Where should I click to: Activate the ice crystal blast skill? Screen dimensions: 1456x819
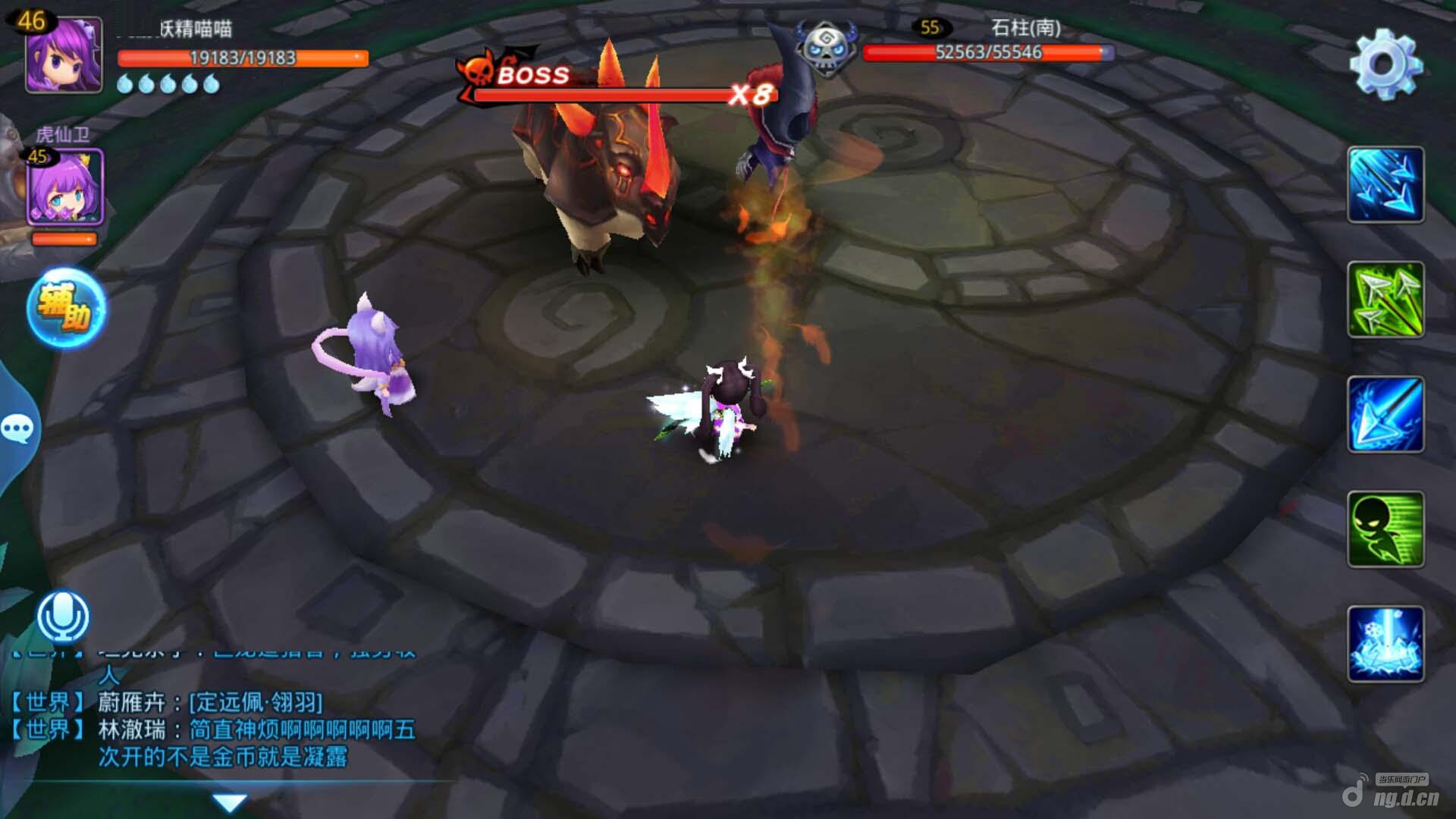pos(1385,644)
